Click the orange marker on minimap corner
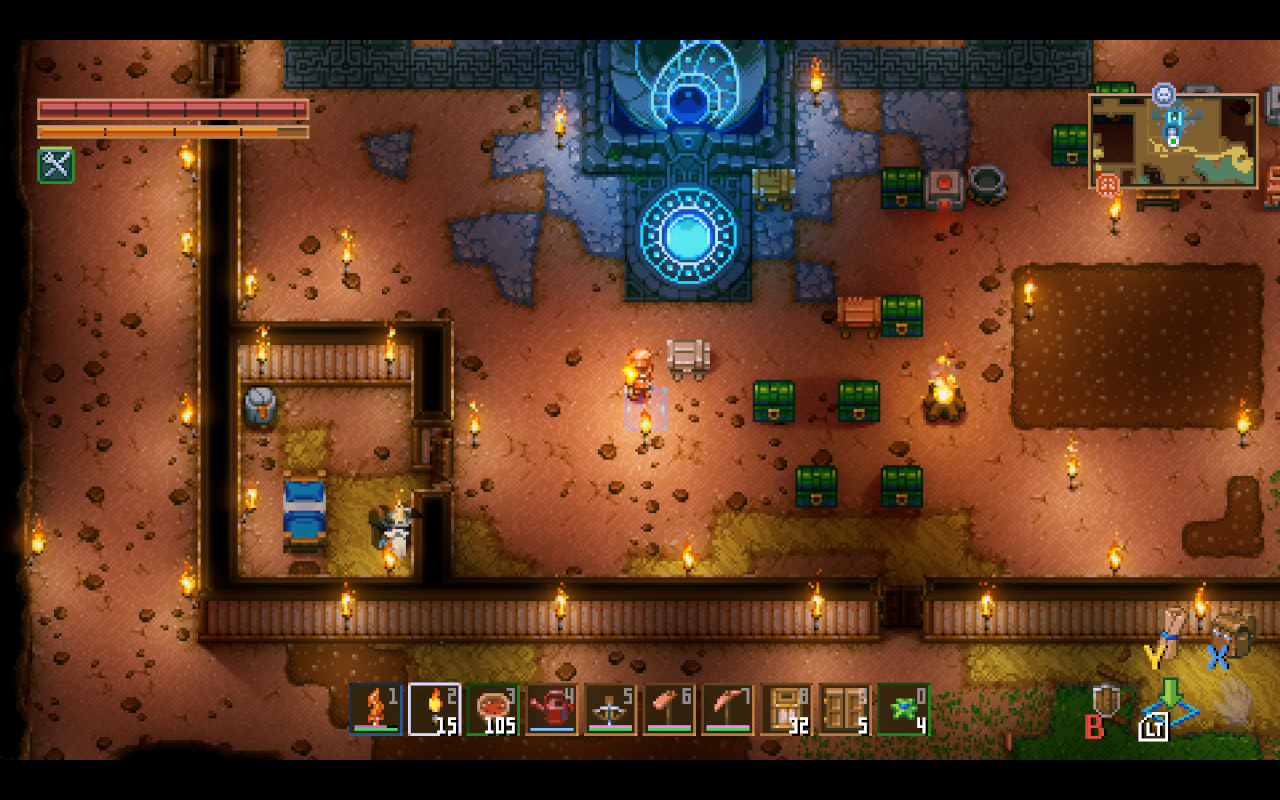1280x800 pixels. 1108,185
